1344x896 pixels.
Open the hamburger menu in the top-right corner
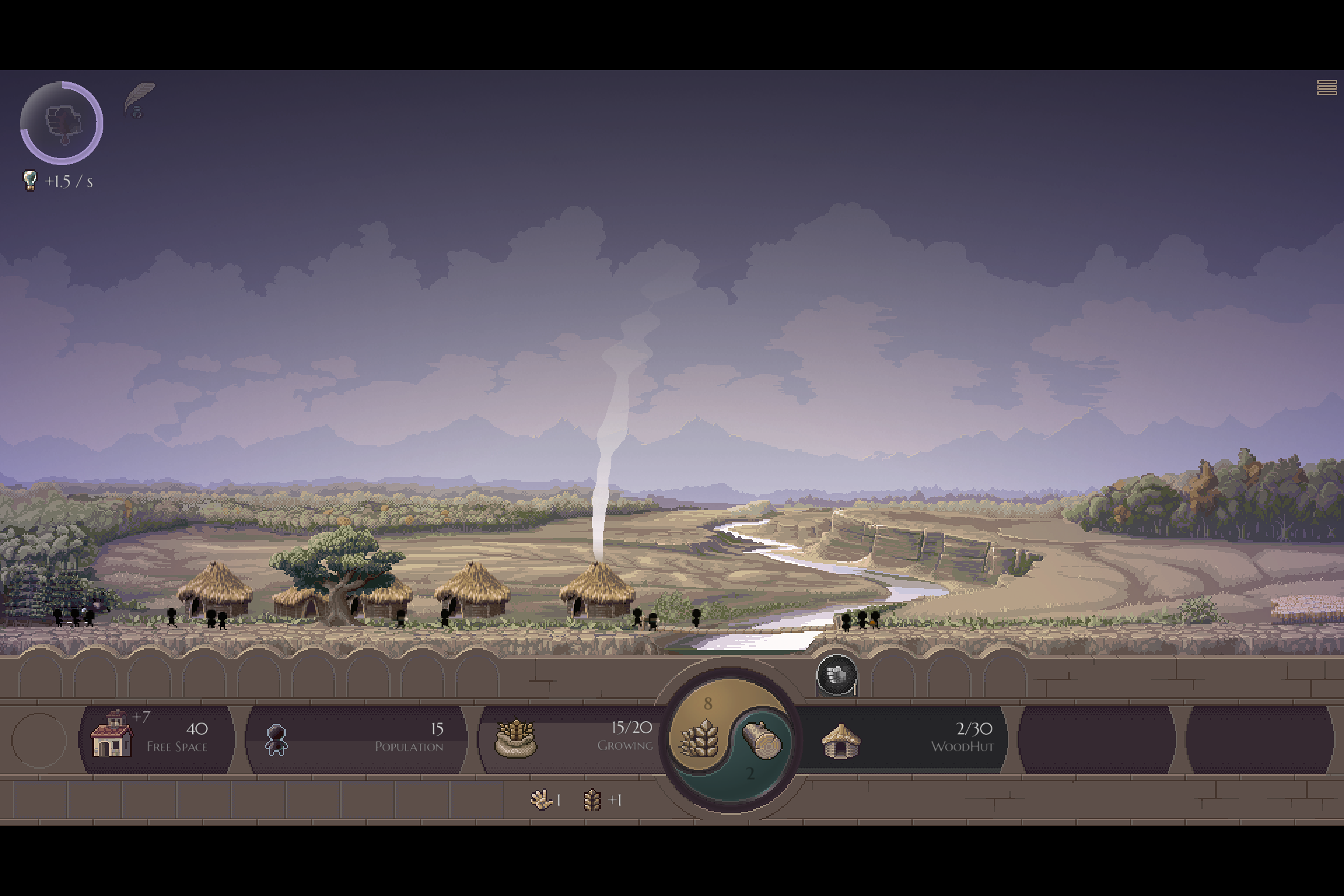(1326, 87)
